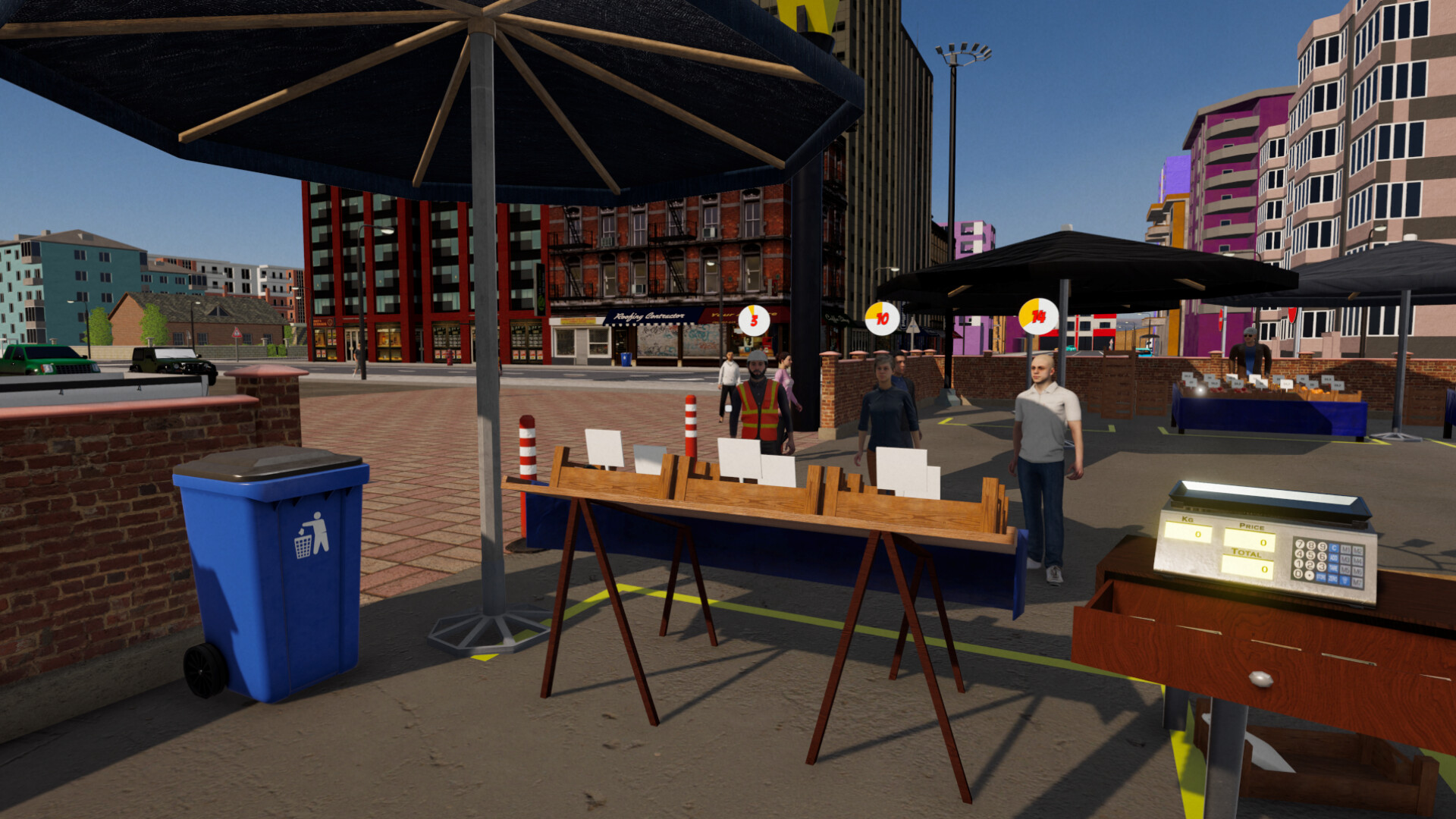This screenshot has width=1456, height=819.
Task: Click the scale weighing tray
Action: tap(1263, 494)
